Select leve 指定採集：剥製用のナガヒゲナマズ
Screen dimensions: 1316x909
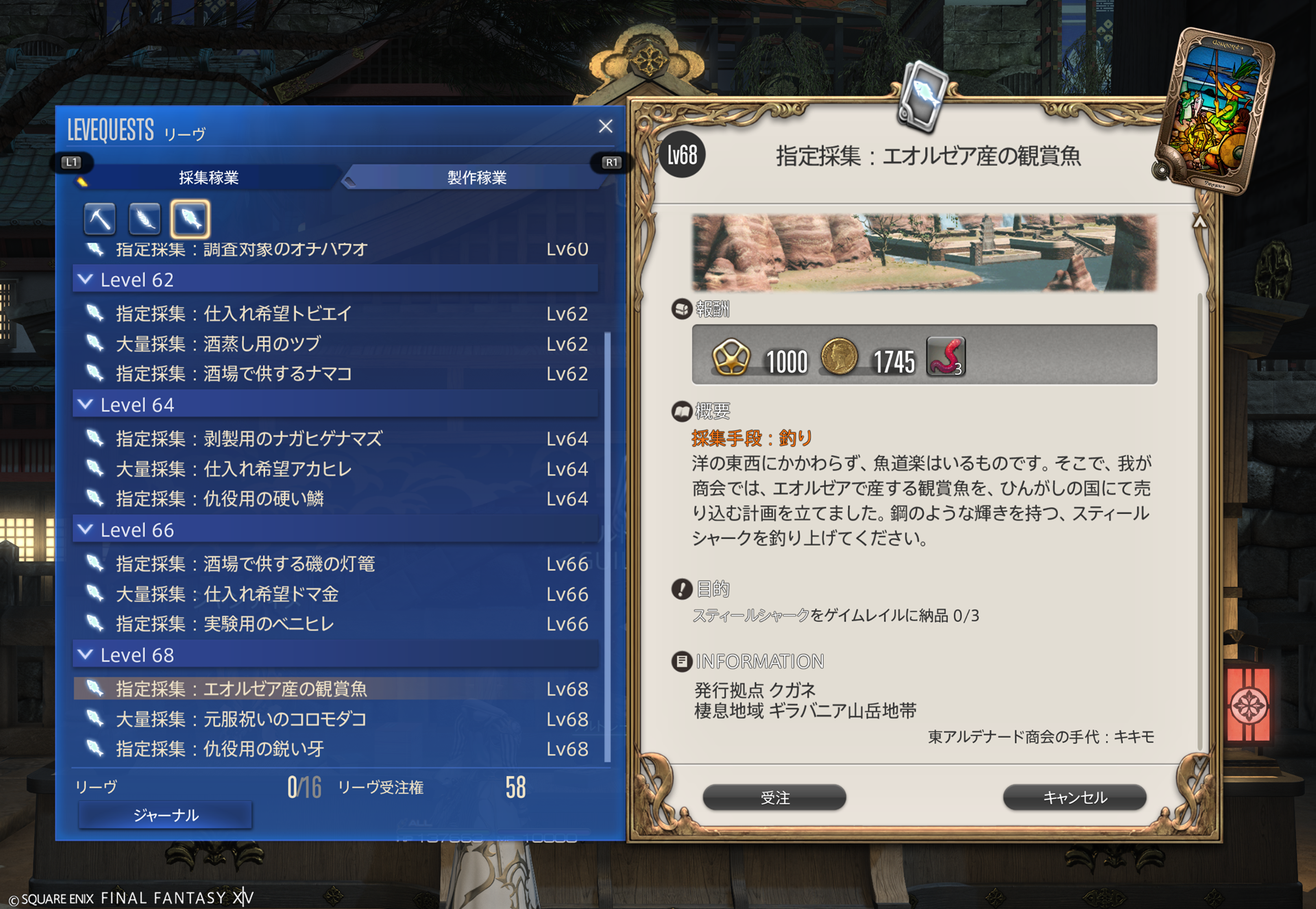(x=248, y=439)
